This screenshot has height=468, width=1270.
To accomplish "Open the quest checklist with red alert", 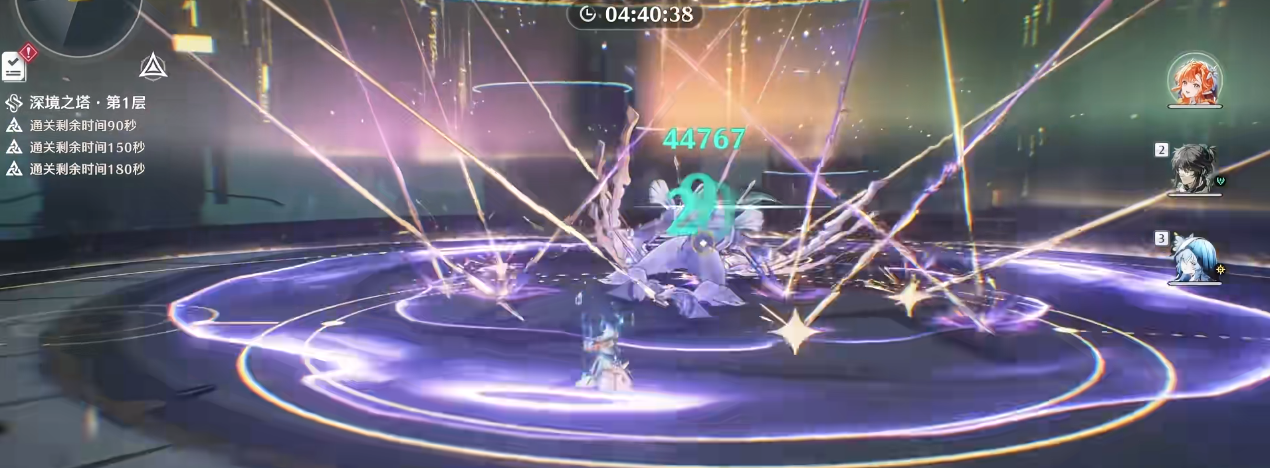I will click(15, 65).
